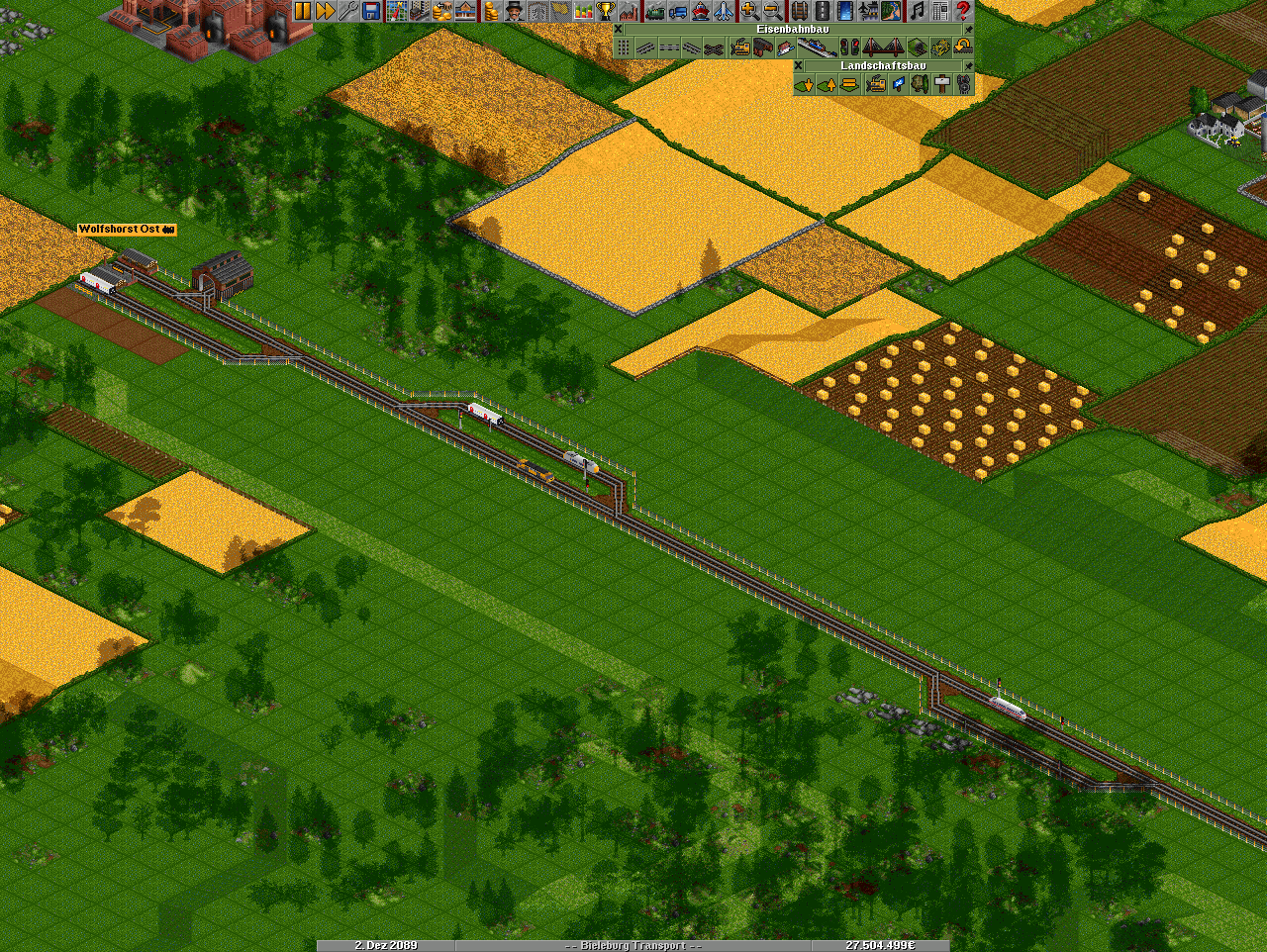Open the ship list icon

point(701,11)
